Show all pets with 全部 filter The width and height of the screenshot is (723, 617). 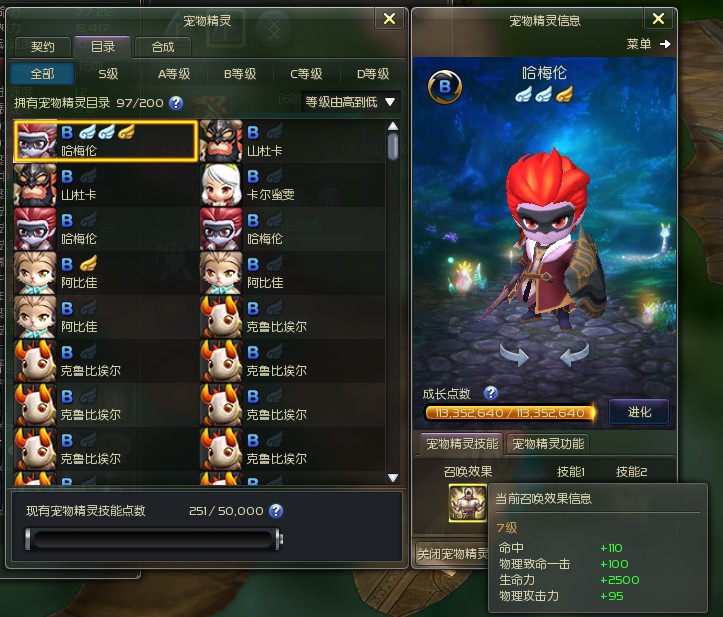point(43,73)
